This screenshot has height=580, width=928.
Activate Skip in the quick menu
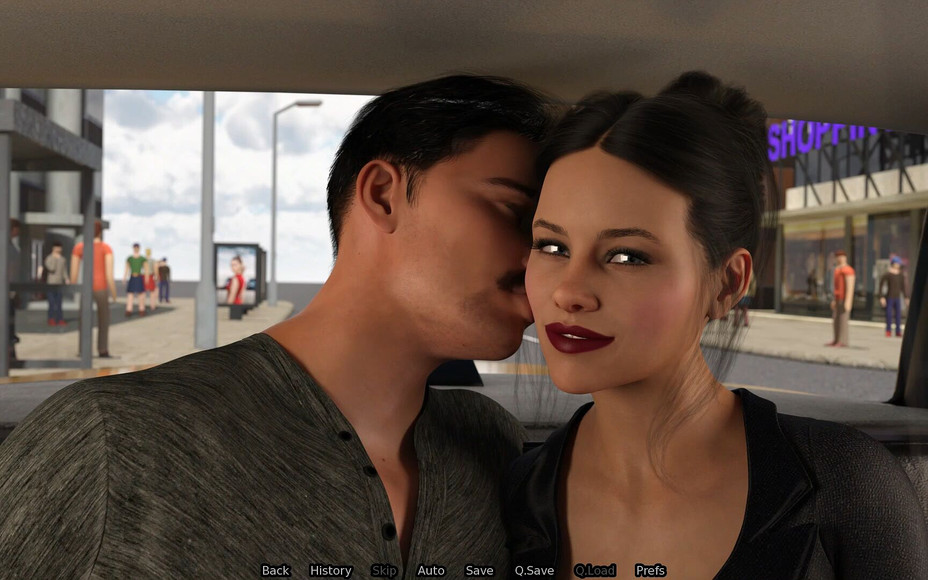(x=384, y=571)
